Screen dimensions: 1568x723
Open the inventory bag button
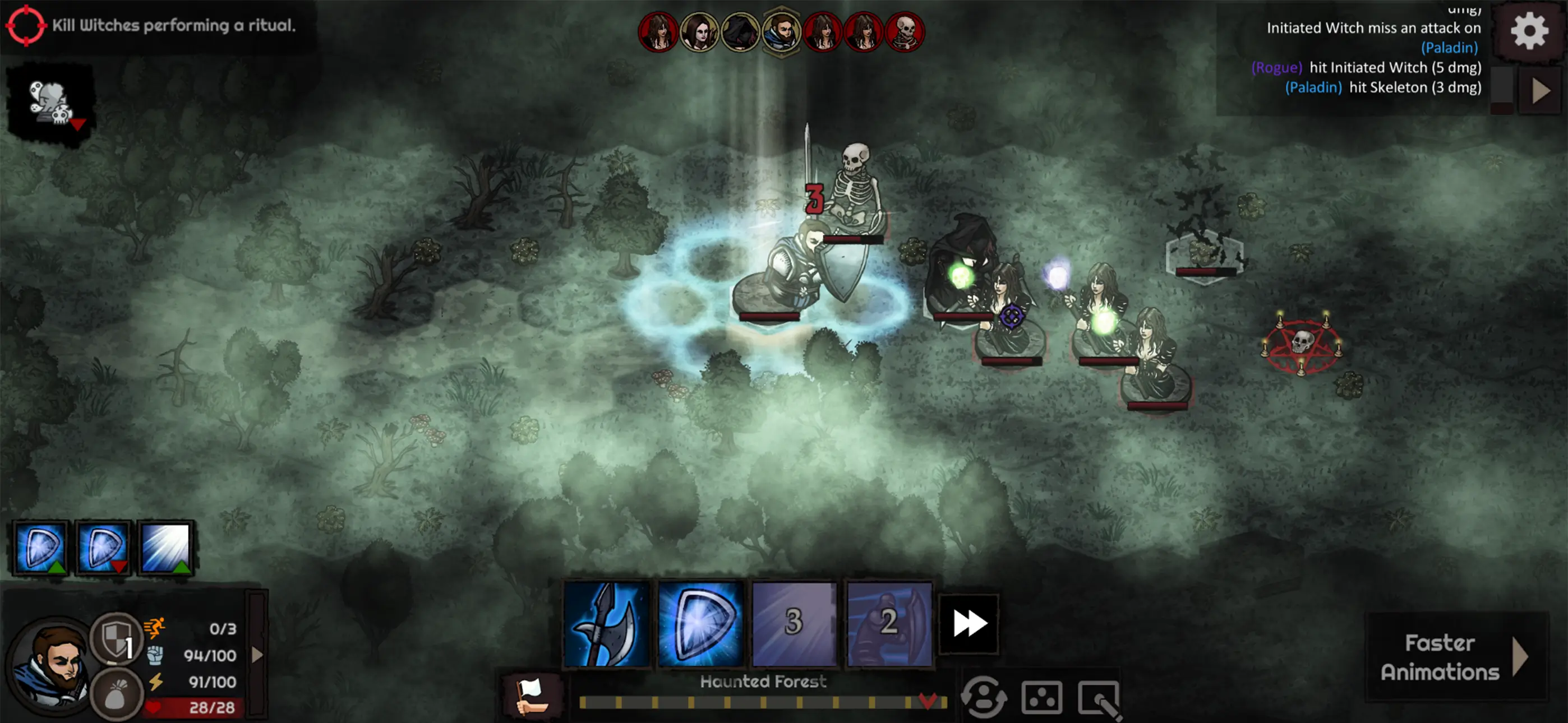pos(116,695)
